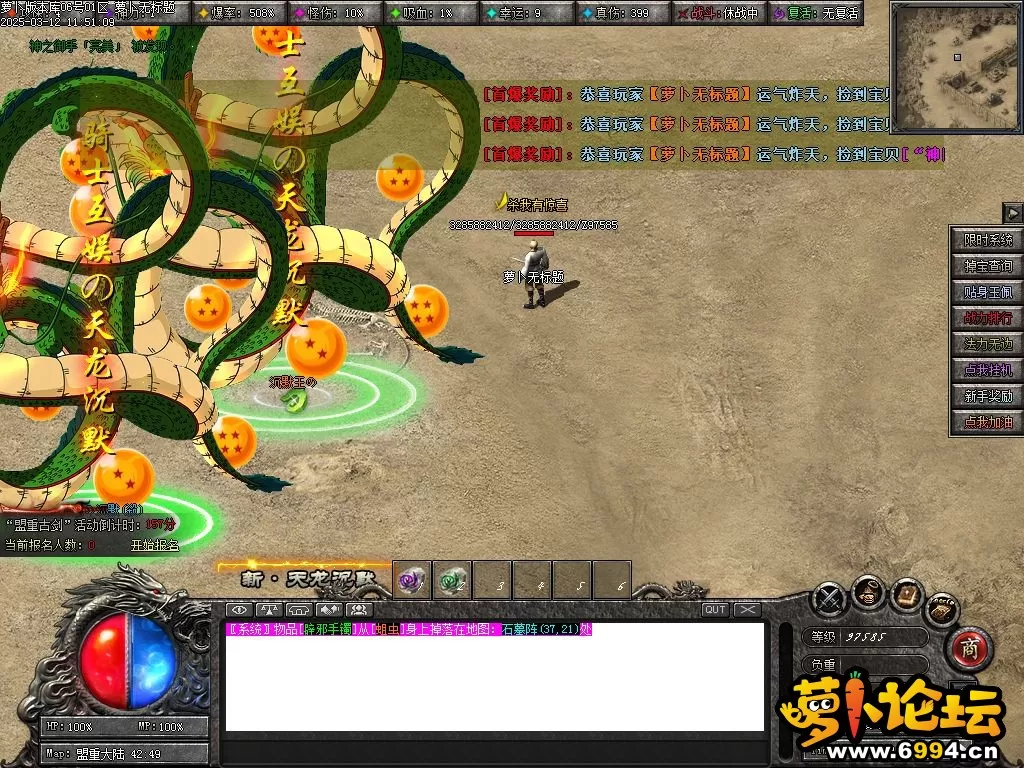Open the character portrait round icon
The width and height of the screenshot is (1024, 768).
tap(868, 594)
